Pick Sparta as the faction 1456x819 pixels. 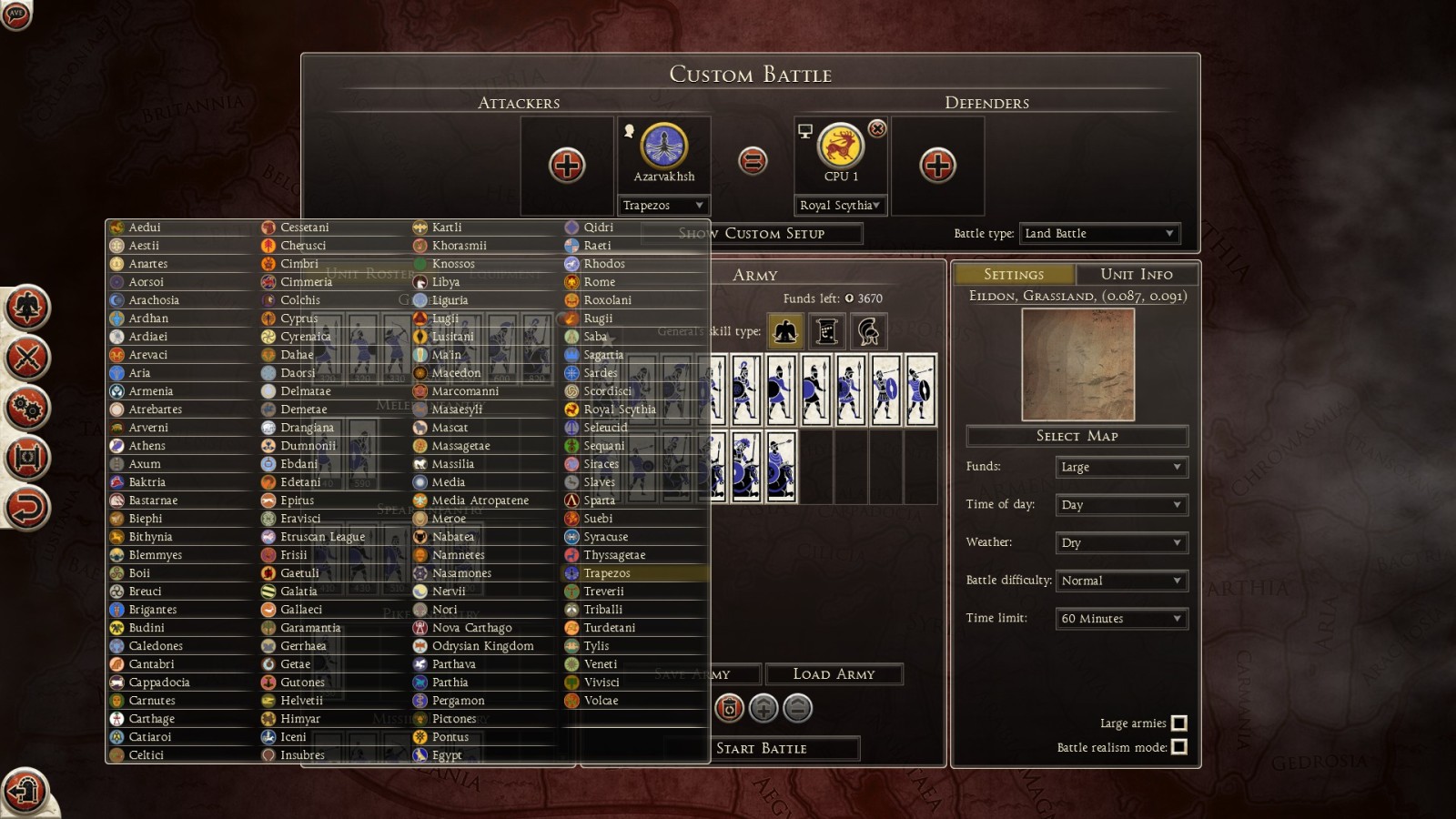tap(599, 500)
